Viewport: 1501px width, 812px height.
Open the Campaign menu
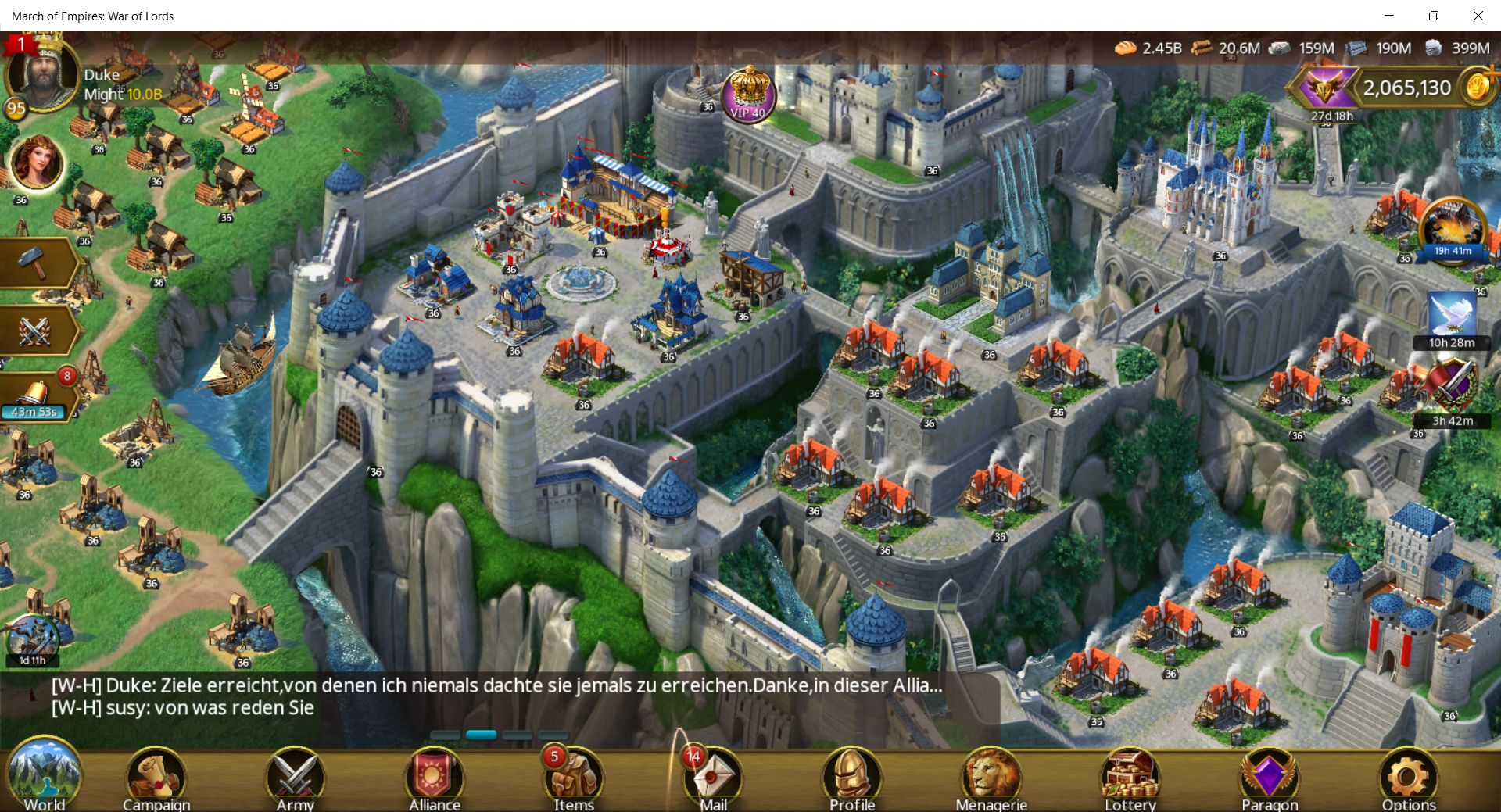(156, 778)
